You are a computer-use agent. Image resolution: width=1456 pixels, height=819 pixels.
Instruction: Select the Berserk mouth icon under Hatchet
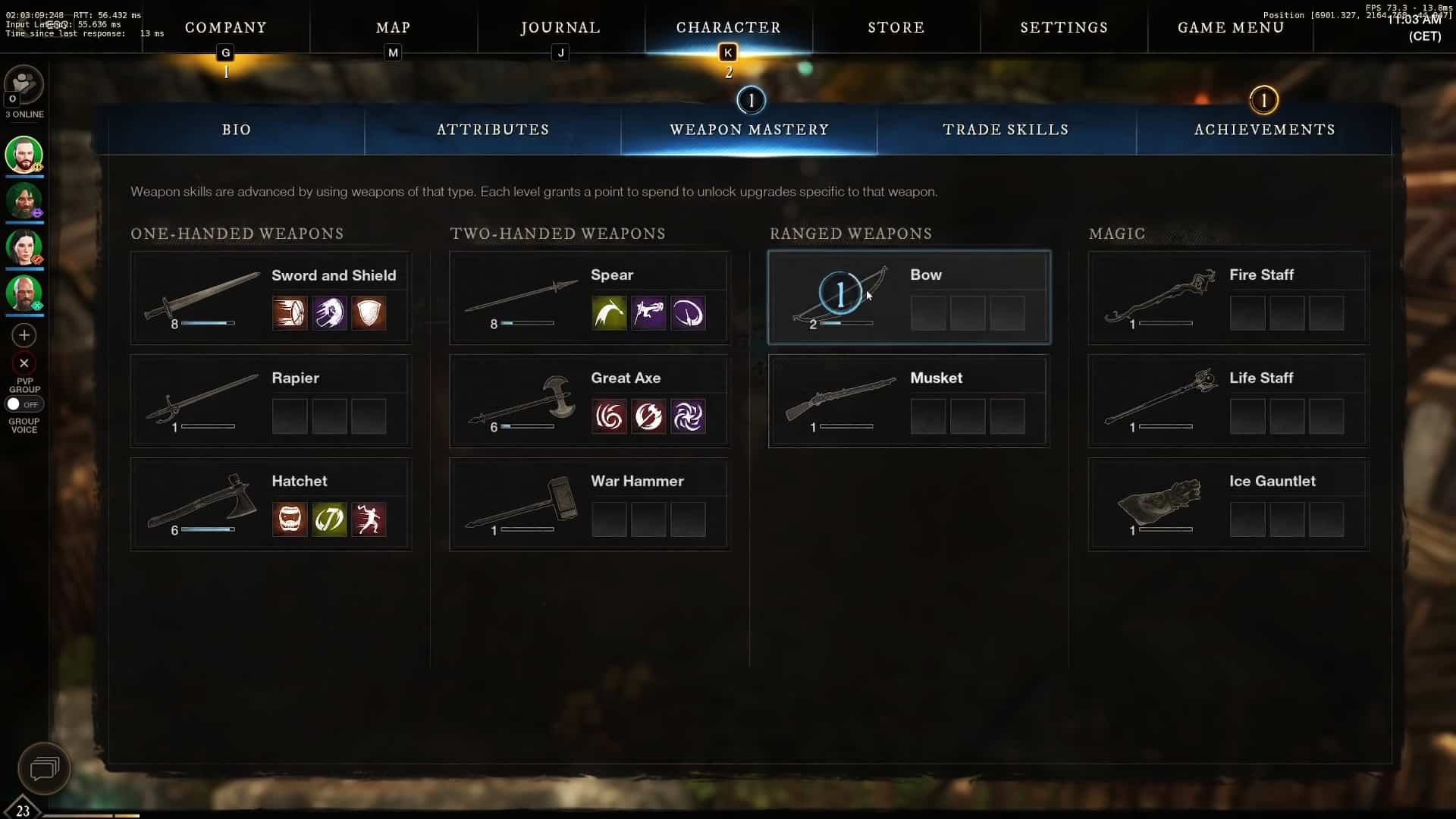tap(289, 519)
